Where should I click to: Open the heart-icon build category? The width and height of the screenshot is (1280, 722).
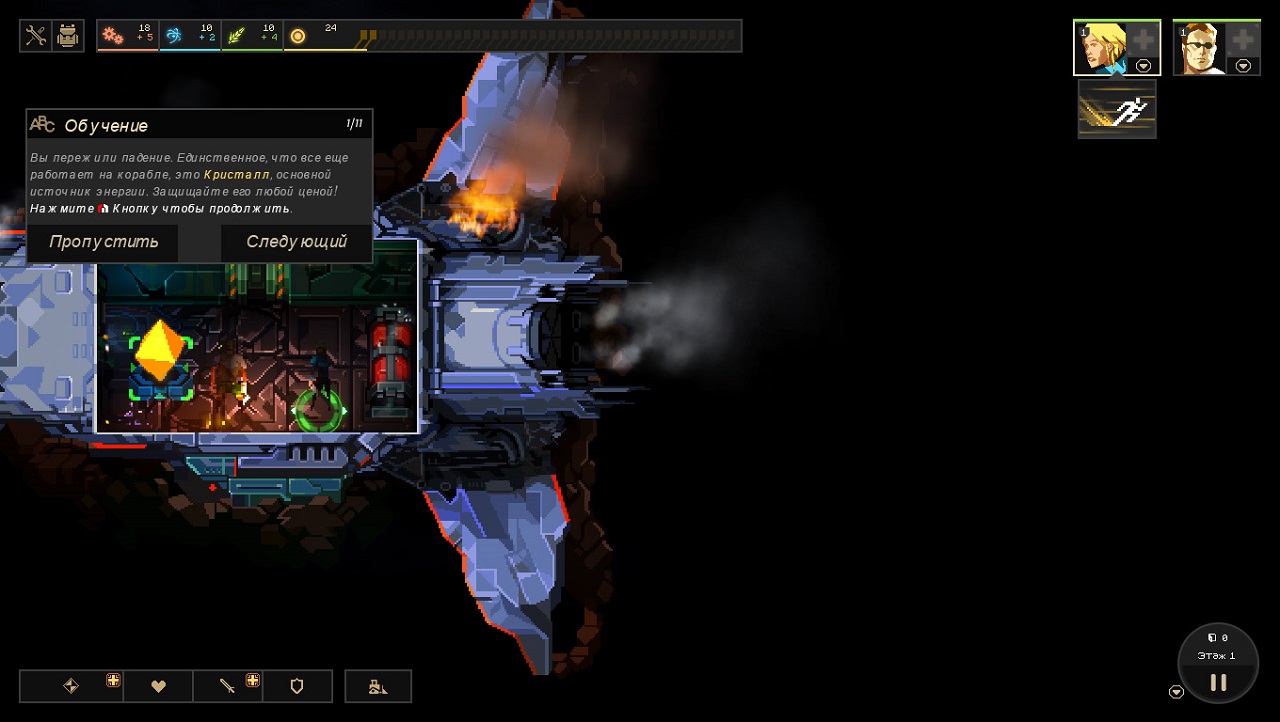(158, 686)
